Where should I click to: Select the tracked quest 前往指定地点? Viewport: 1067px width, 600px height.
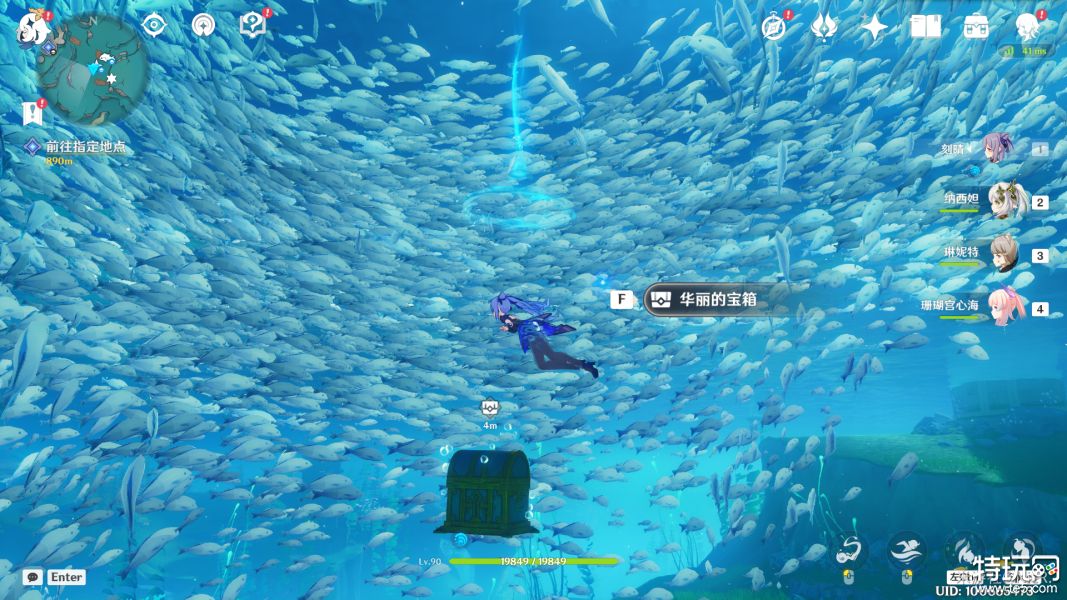(85, 147)
